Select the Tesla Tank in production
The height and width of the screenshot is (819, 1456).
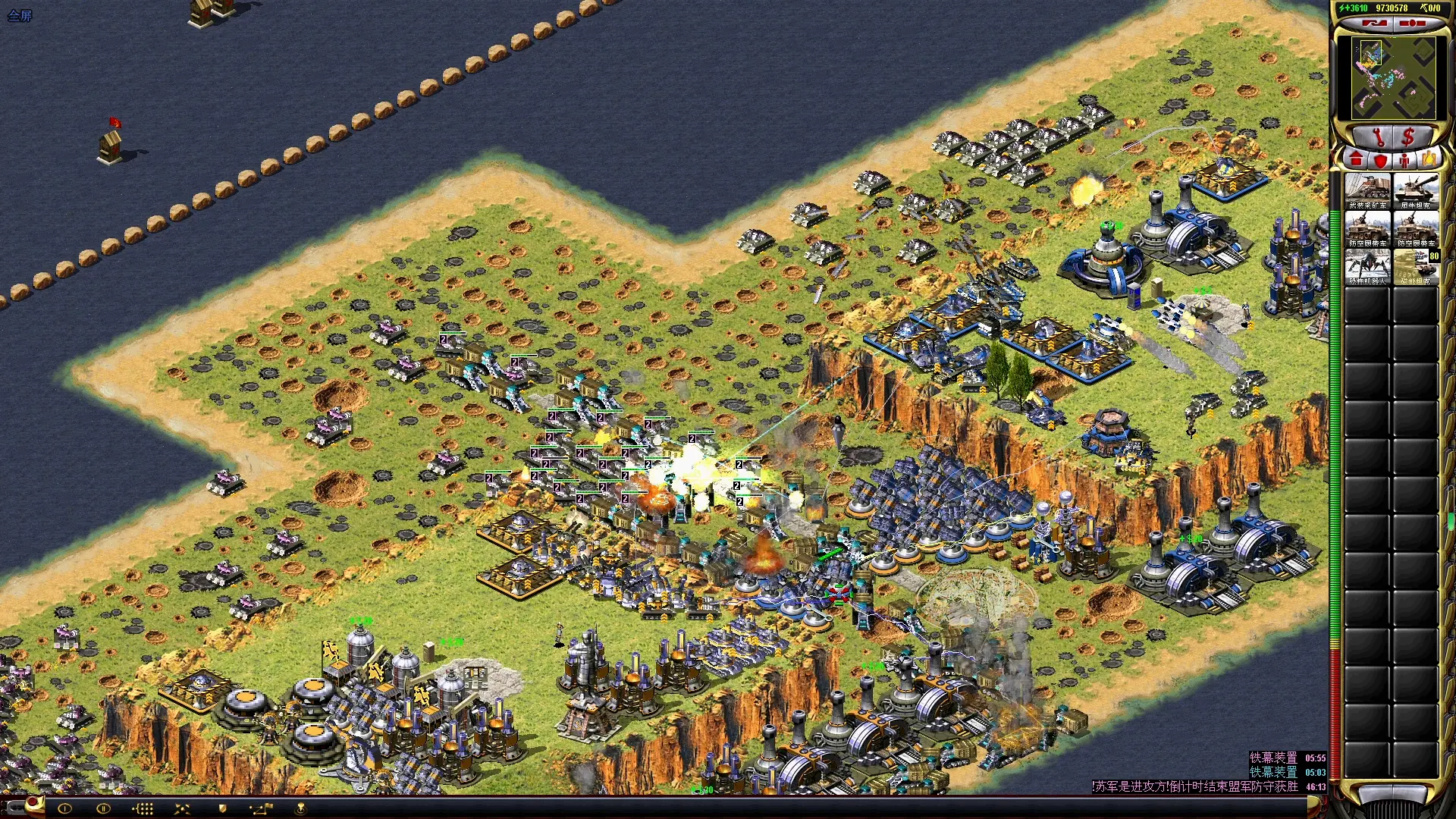click(1416, 267)
